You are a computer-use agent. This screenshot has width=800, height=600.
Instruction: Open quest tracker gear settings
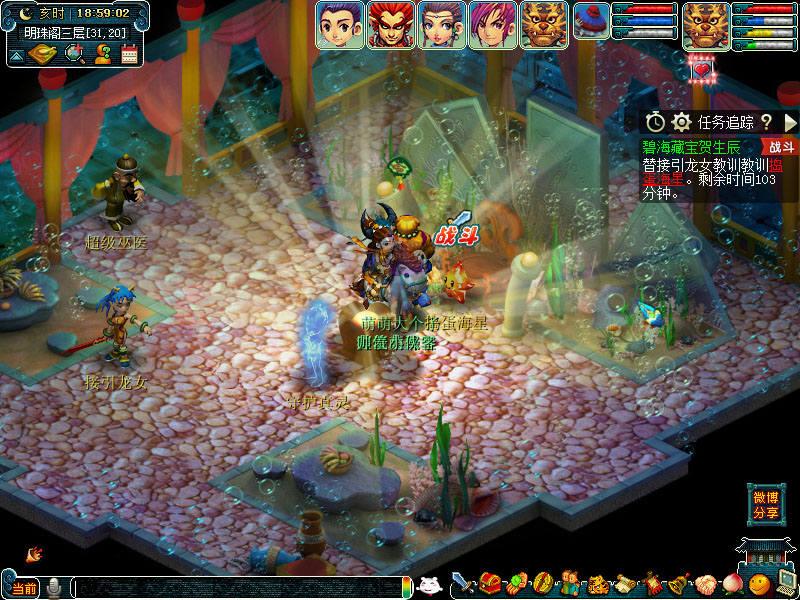point(682,122)
